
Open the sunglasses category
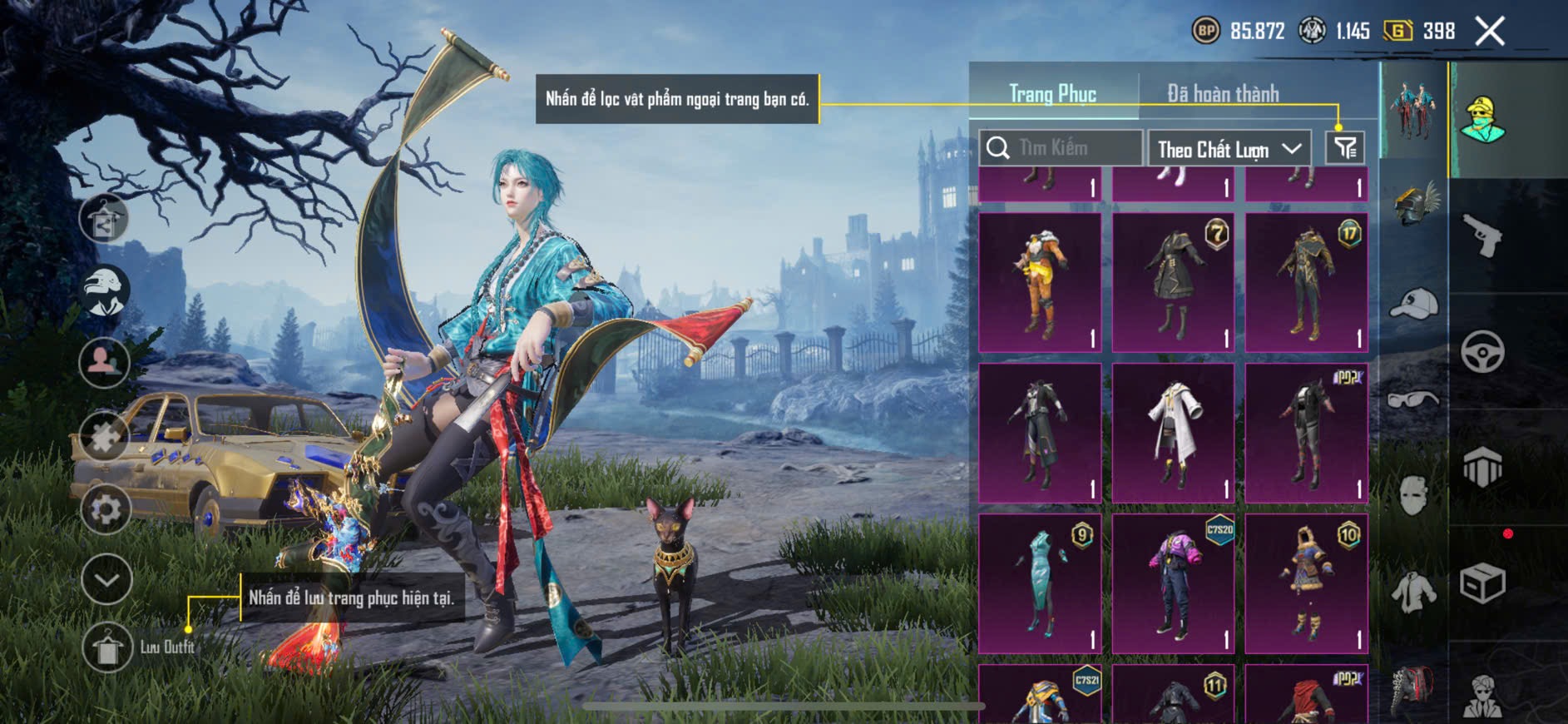[x=1413, y=399]
